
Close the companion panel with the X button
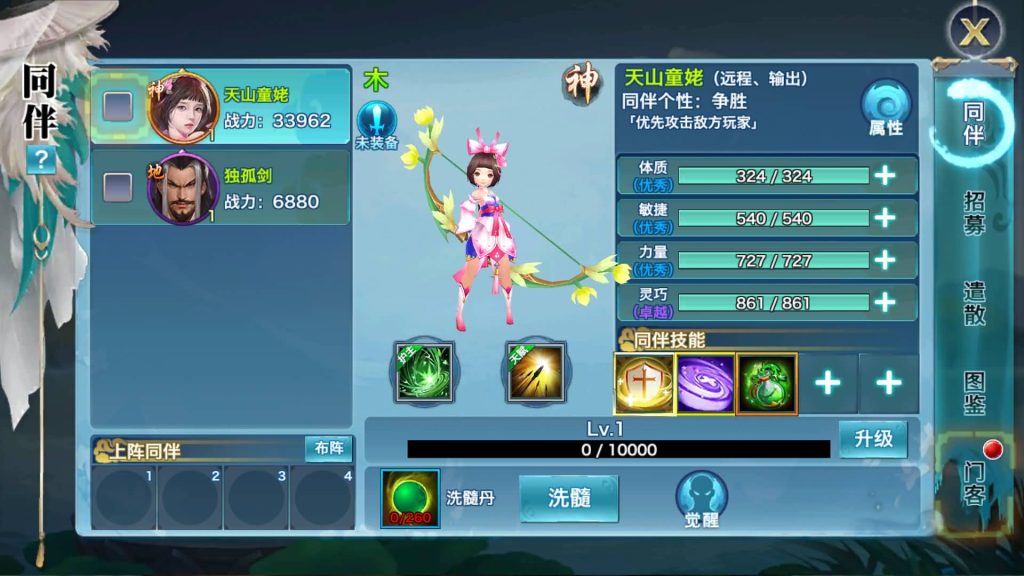[x=973, y=32]
